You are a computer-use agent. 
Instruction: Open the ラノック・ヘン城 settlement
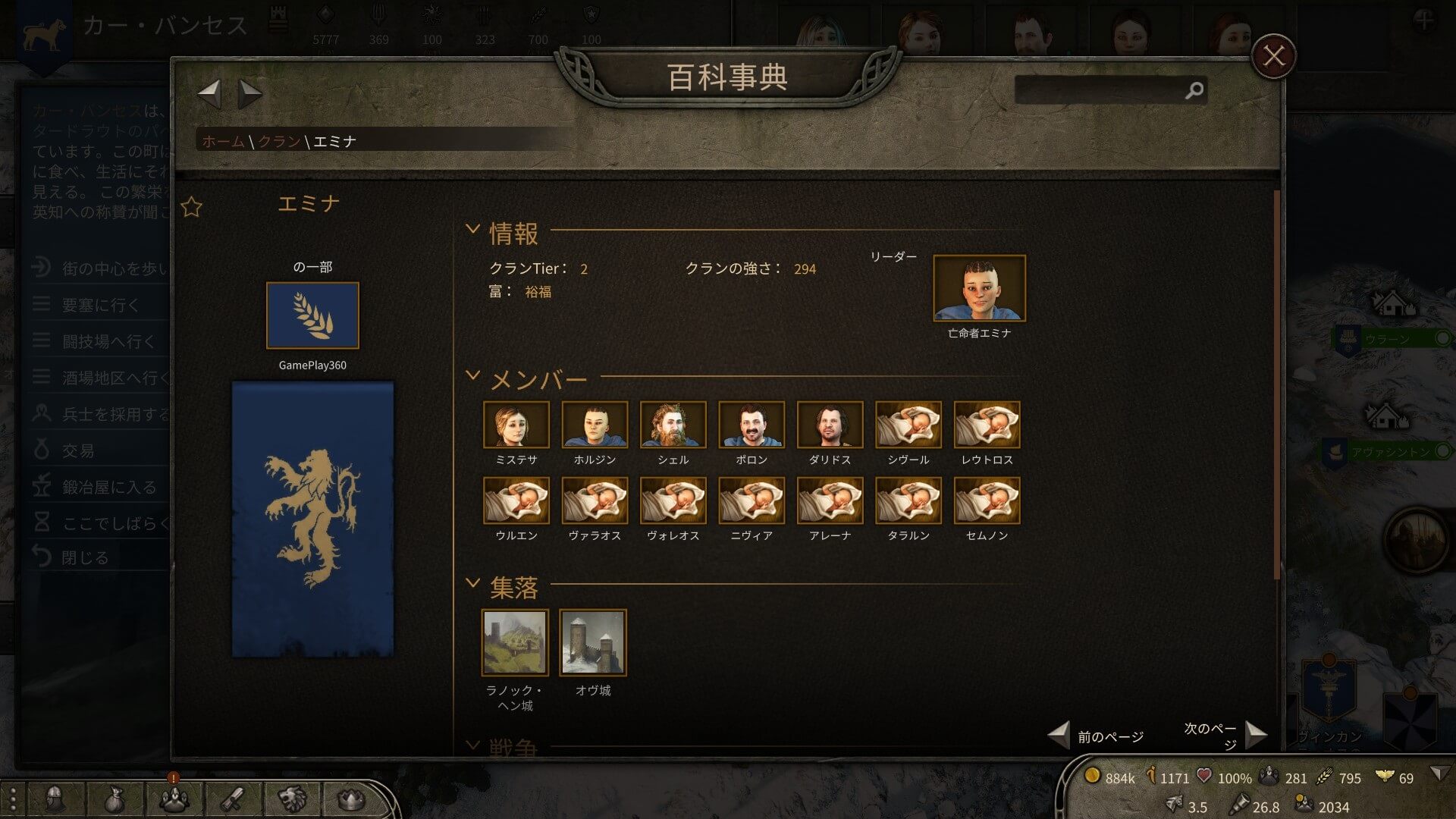point(515,642)
